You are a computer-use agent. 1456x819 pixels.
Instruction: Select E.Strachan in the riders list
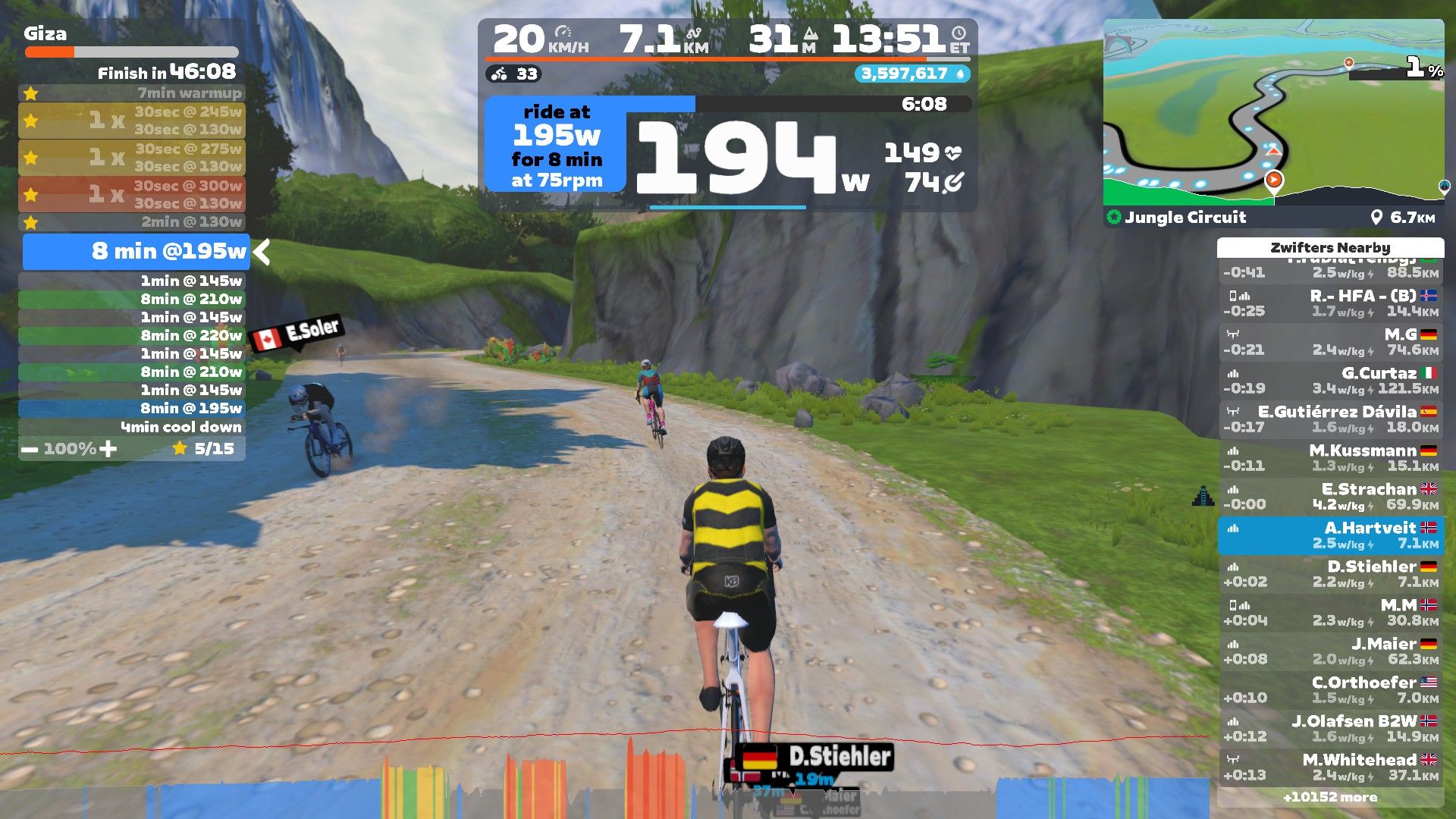(1331, 497)
